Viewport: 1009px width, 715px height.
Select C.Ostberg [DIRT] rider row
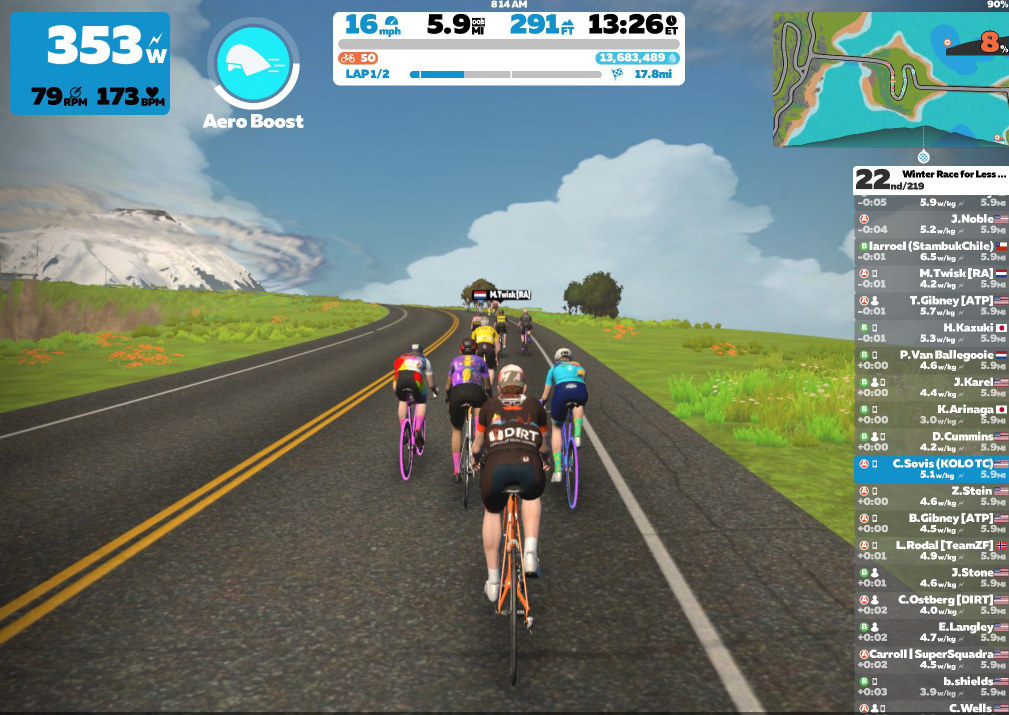pyautogui.click(x=932, y=605)
